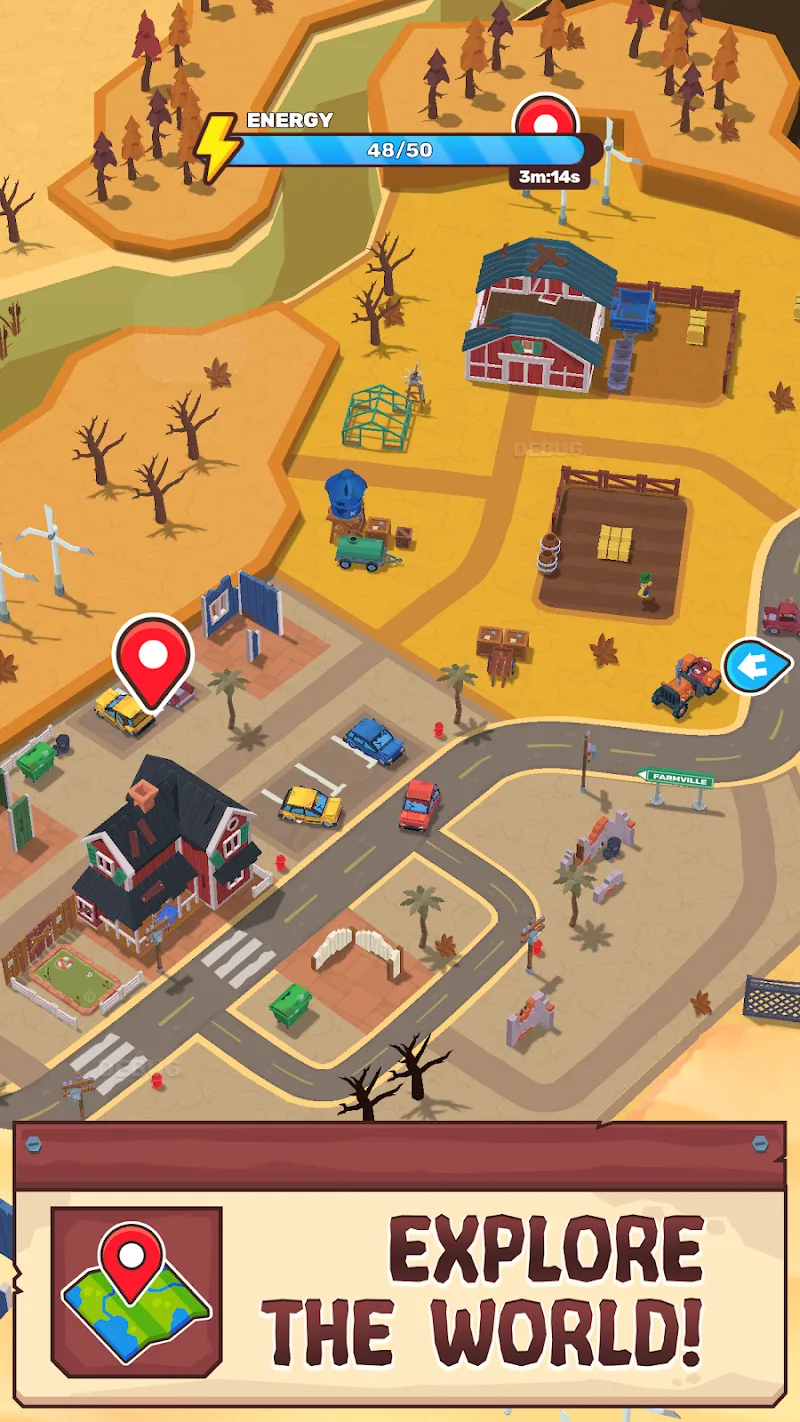Click the blue arrow marker by the tractor
This screenshot has height=1422, width=800.
tap(756, 666)
